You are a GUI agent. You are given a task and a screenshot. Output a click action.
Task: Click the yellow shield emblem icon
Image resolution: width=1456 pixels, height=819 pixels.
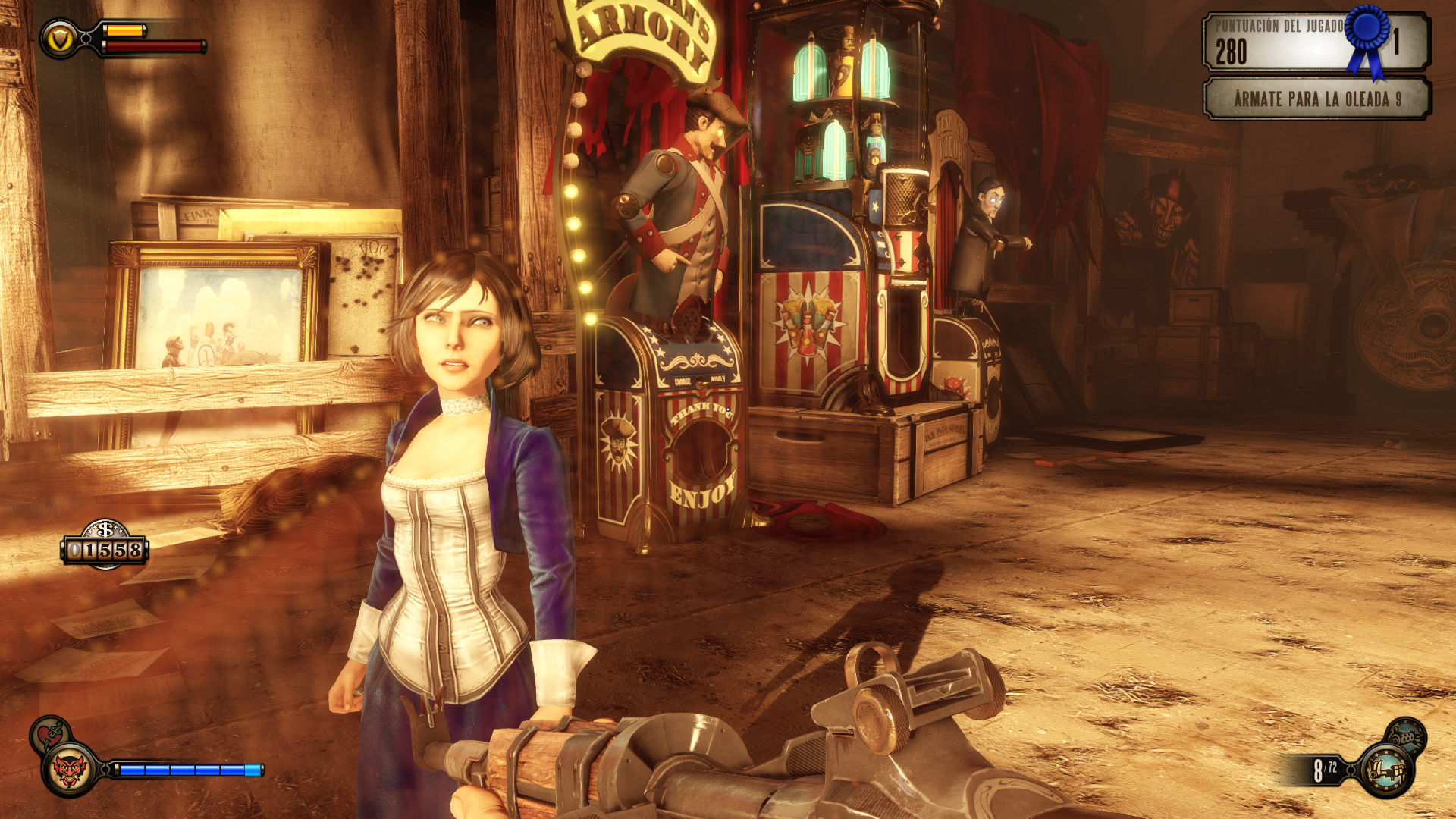59,38
